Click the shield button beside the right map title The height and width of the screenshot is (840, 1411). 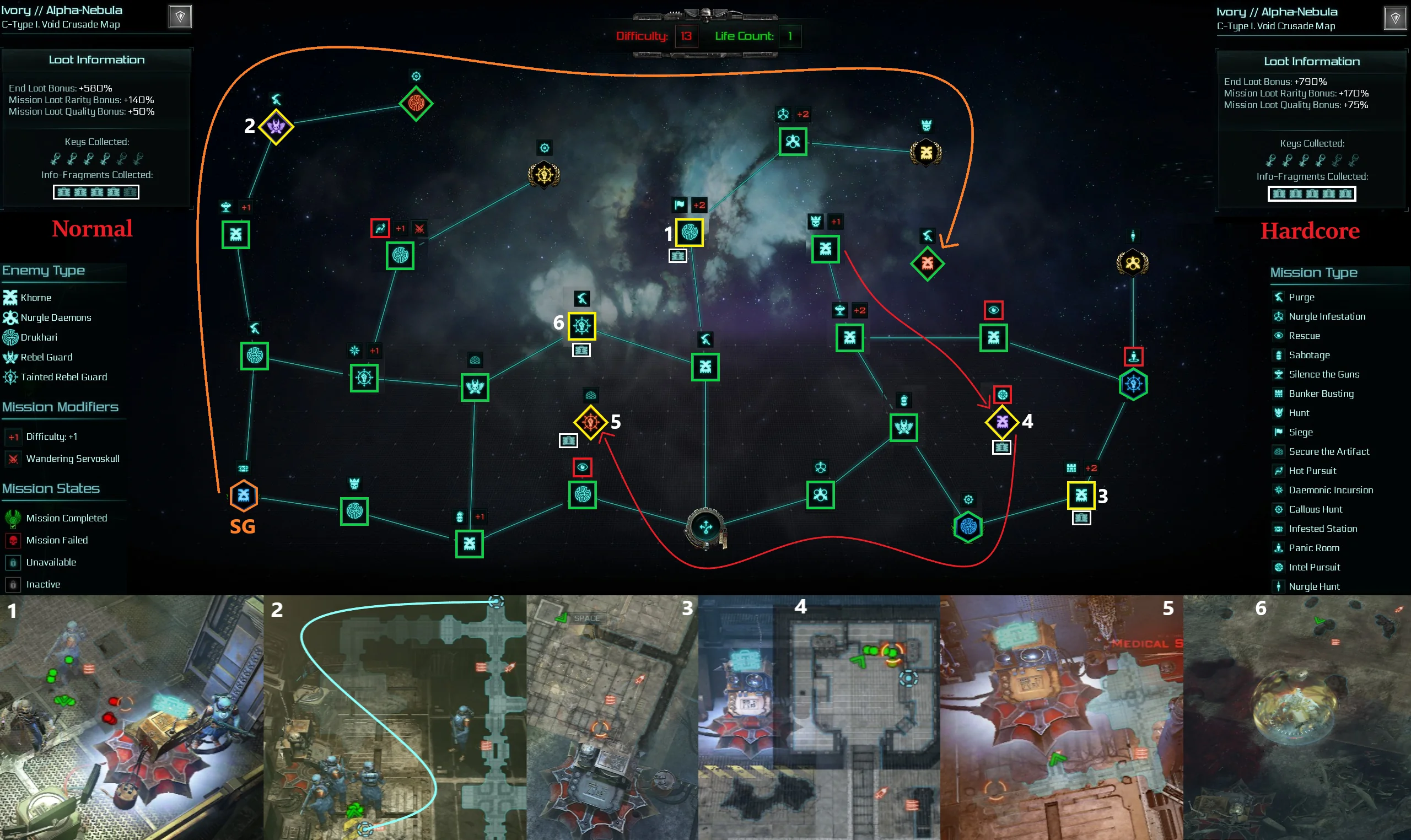point(1394,18)
